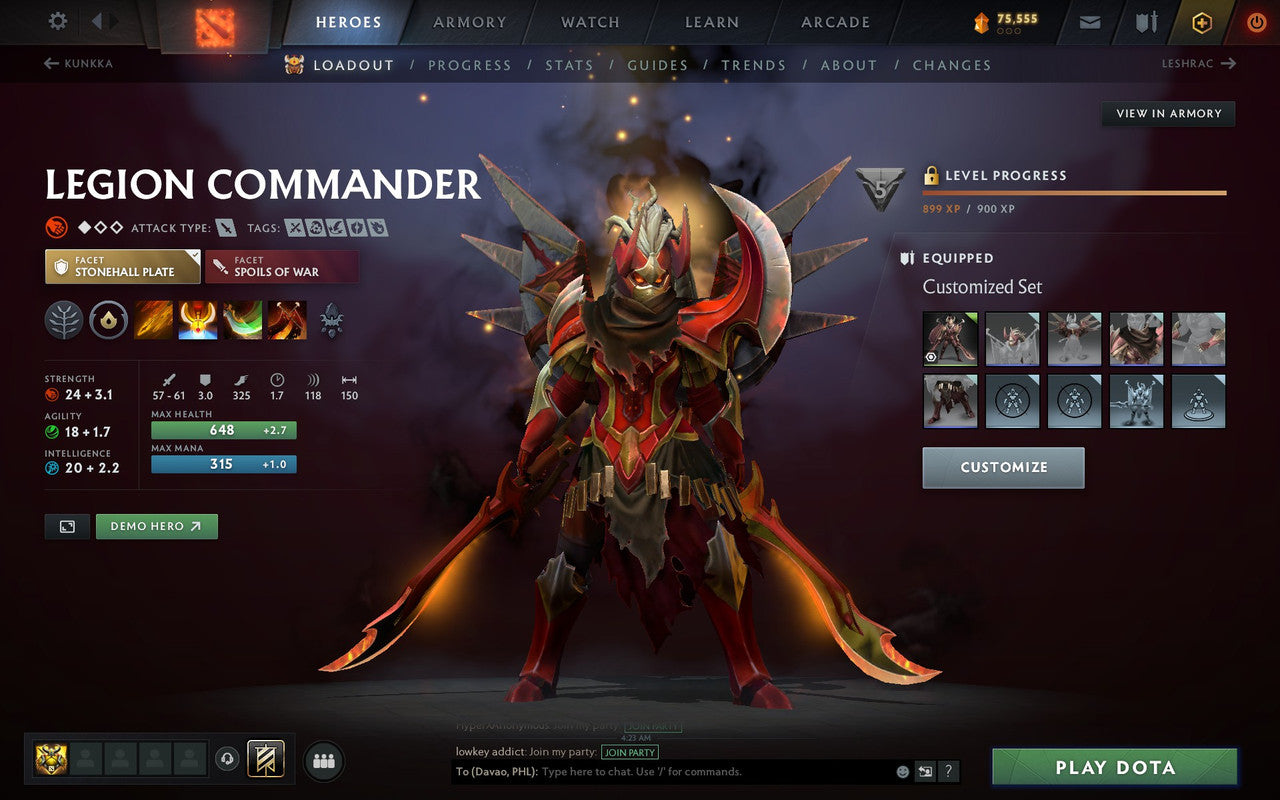Select the Press the Attack ability icon
The width and height of the screenshot is (1280, 800).
[x=198, y=320]
